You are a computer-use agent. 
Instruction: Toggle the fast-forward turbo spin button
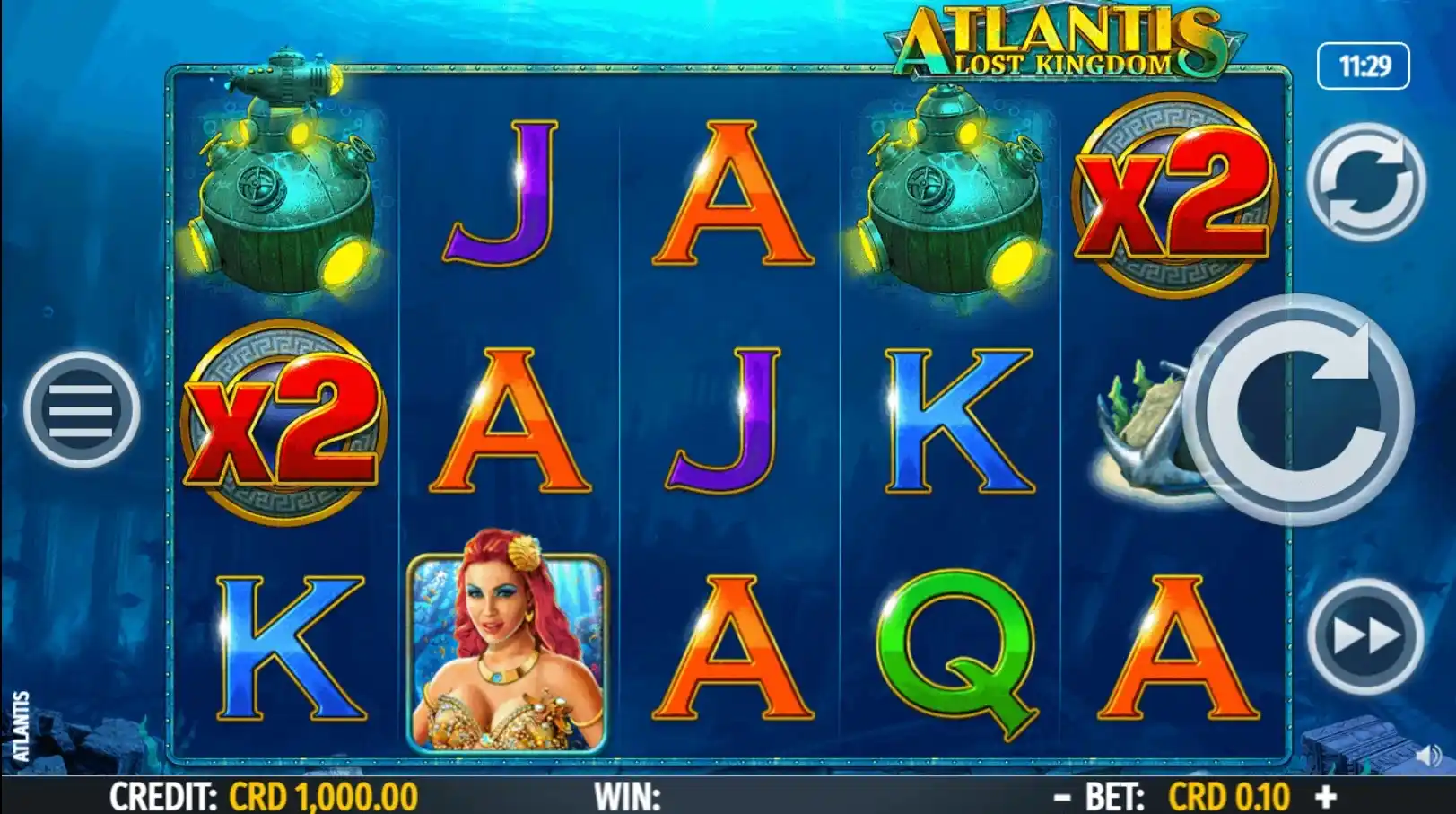pyautogui.click(x=1364, y=635)
